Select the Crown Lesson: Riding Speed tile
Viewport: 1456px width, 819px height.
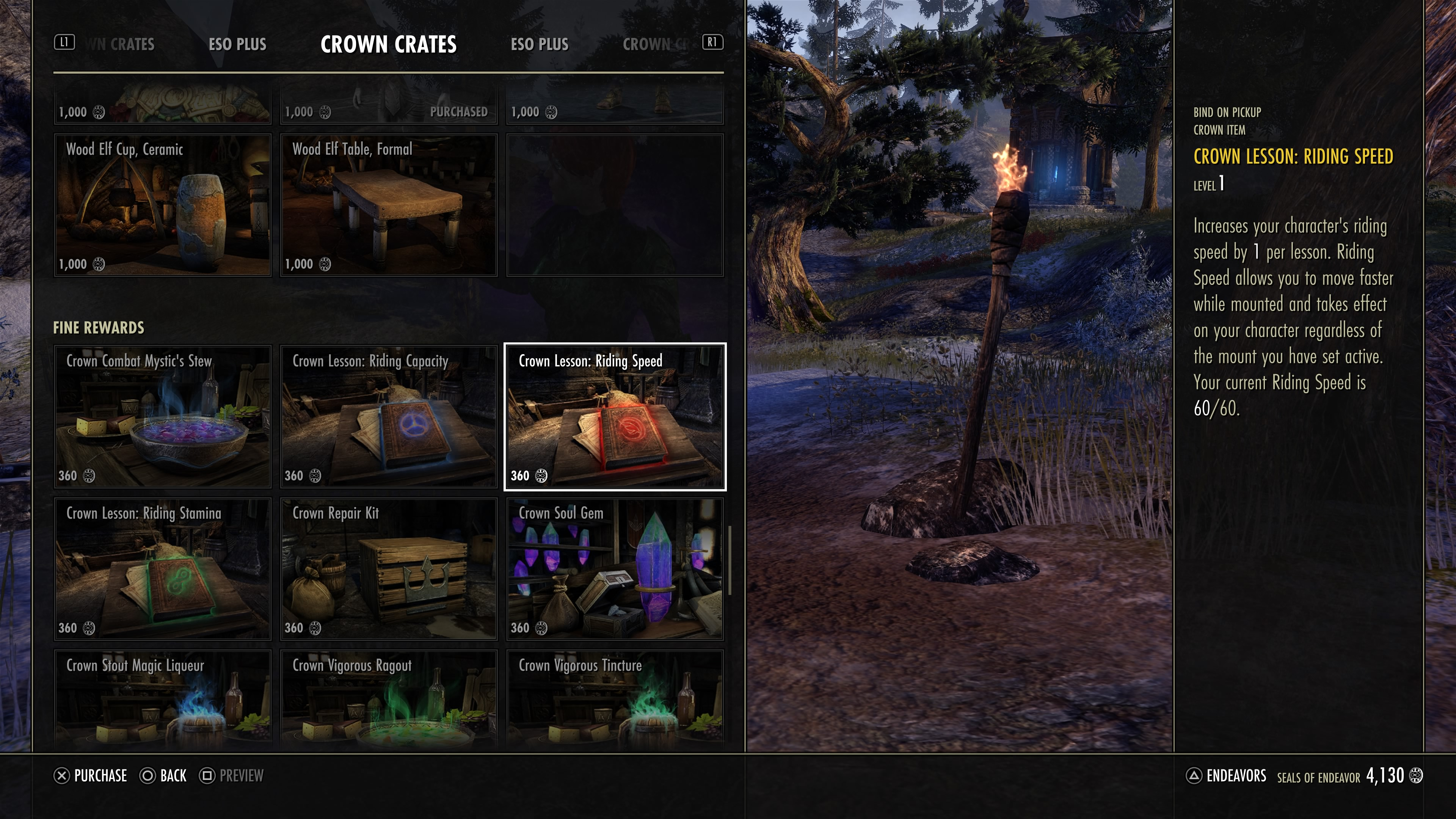click(x=614, y=417)
